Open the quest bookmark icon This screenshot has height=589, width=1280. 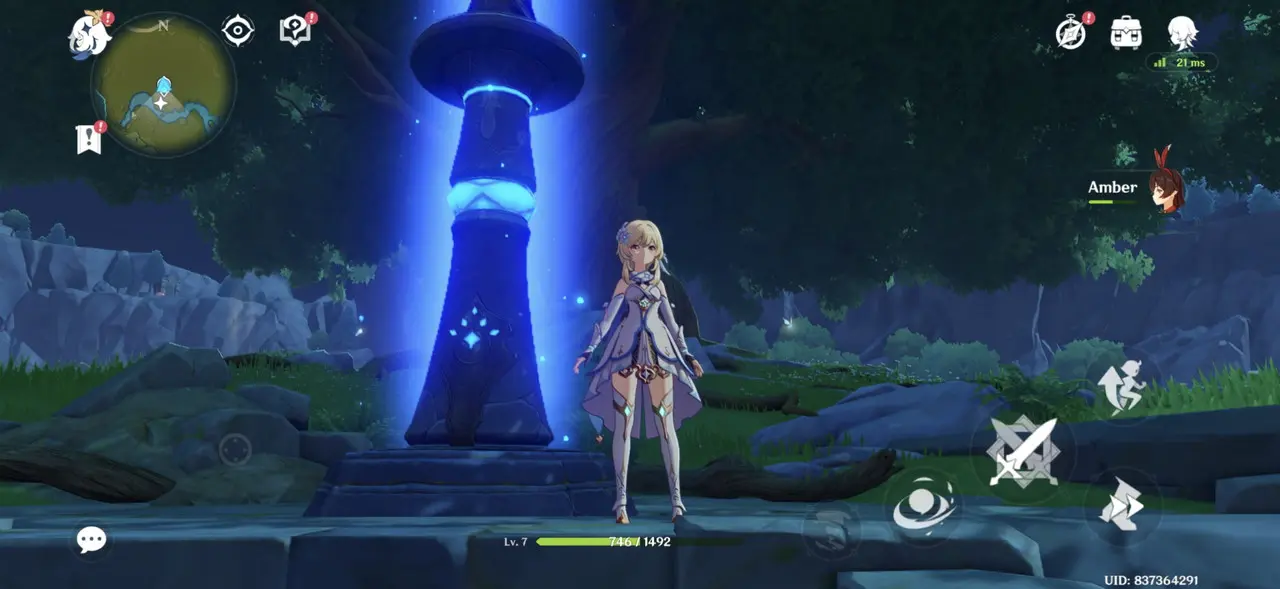pyautogui.click(x=89, y=139)
